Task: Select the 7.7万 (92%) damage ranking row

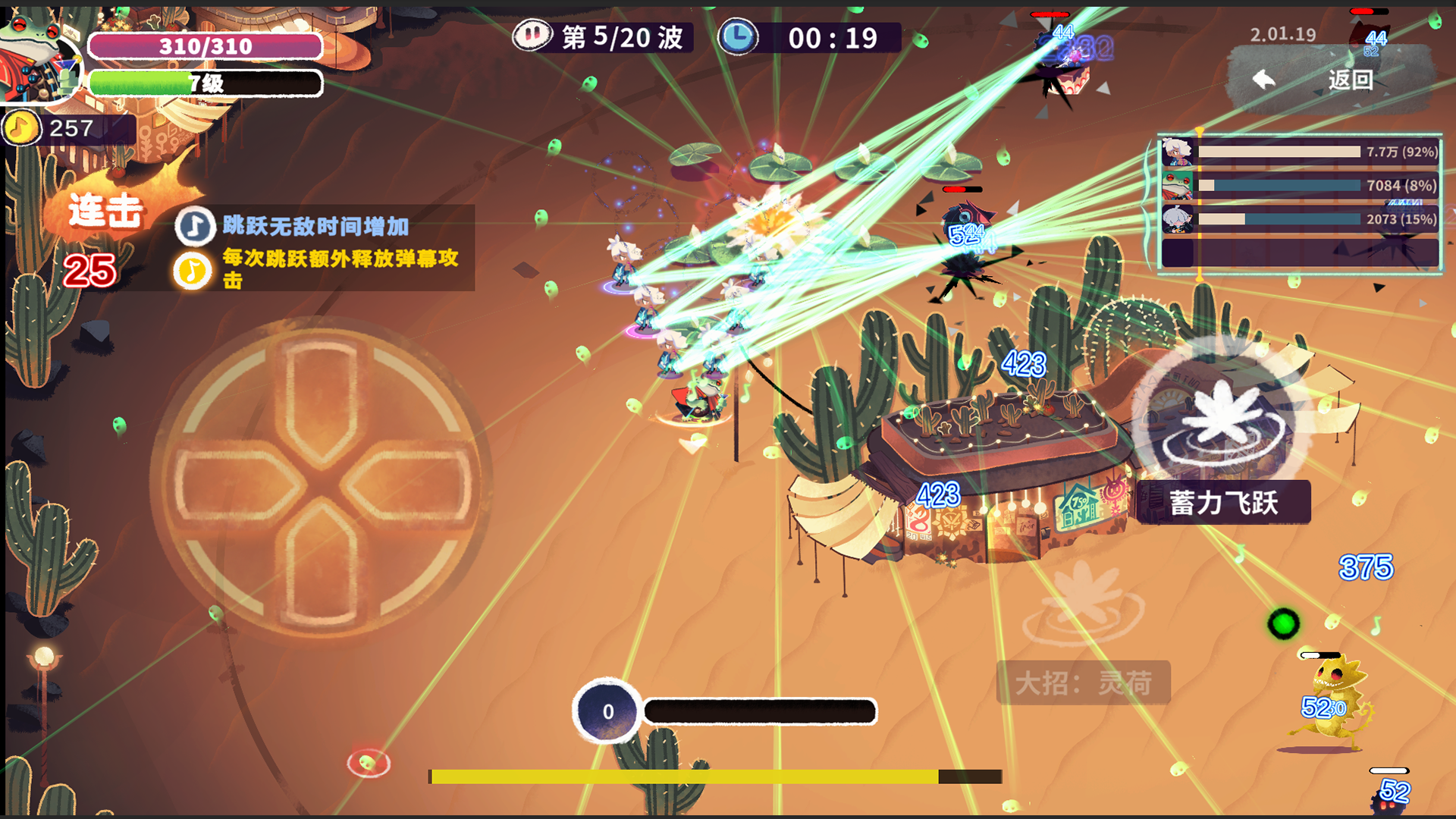Action: pos(1301,152)
